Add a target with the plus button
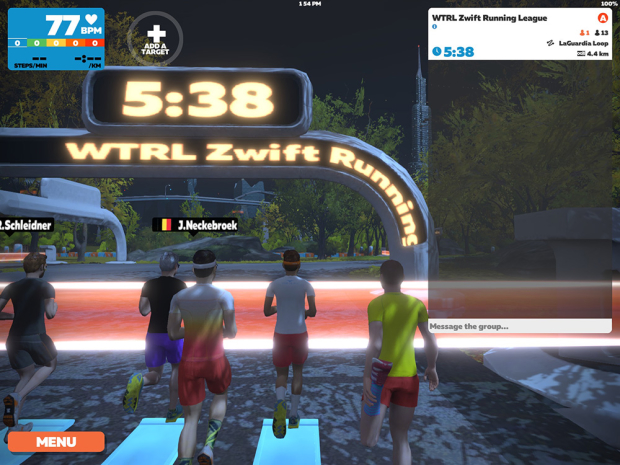Screen dimensions: 620x465 click(156, 39)
